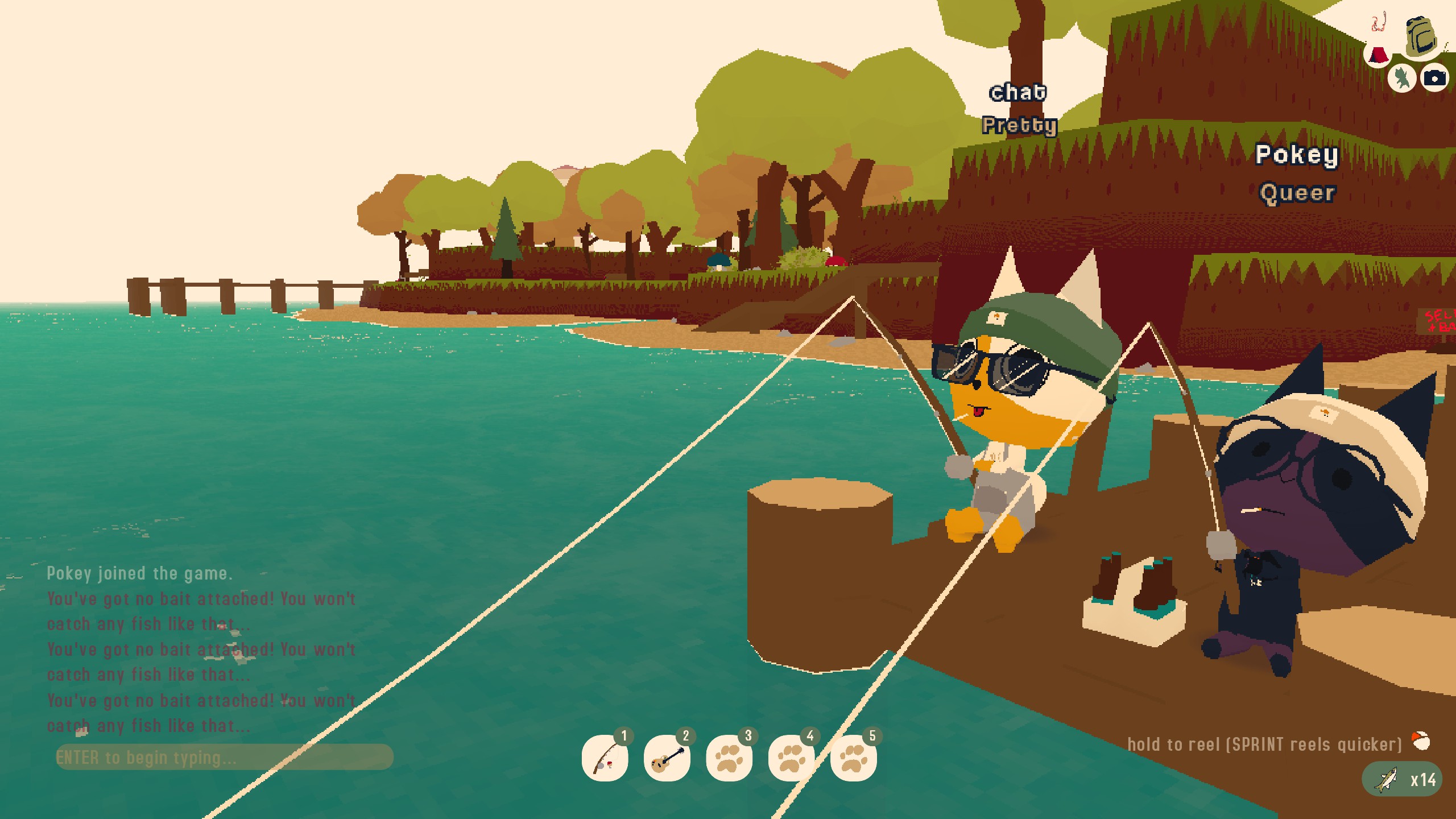
Task: Open the backpack inventory
Action: 1420,38
